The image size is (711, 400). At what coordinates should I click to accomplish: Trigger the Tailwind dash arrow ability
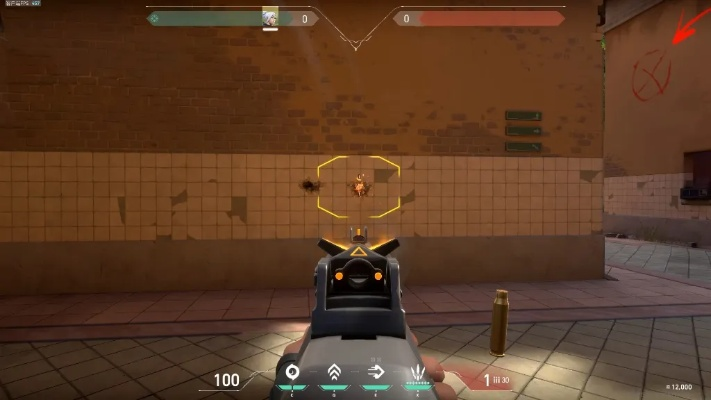[376, 373]
